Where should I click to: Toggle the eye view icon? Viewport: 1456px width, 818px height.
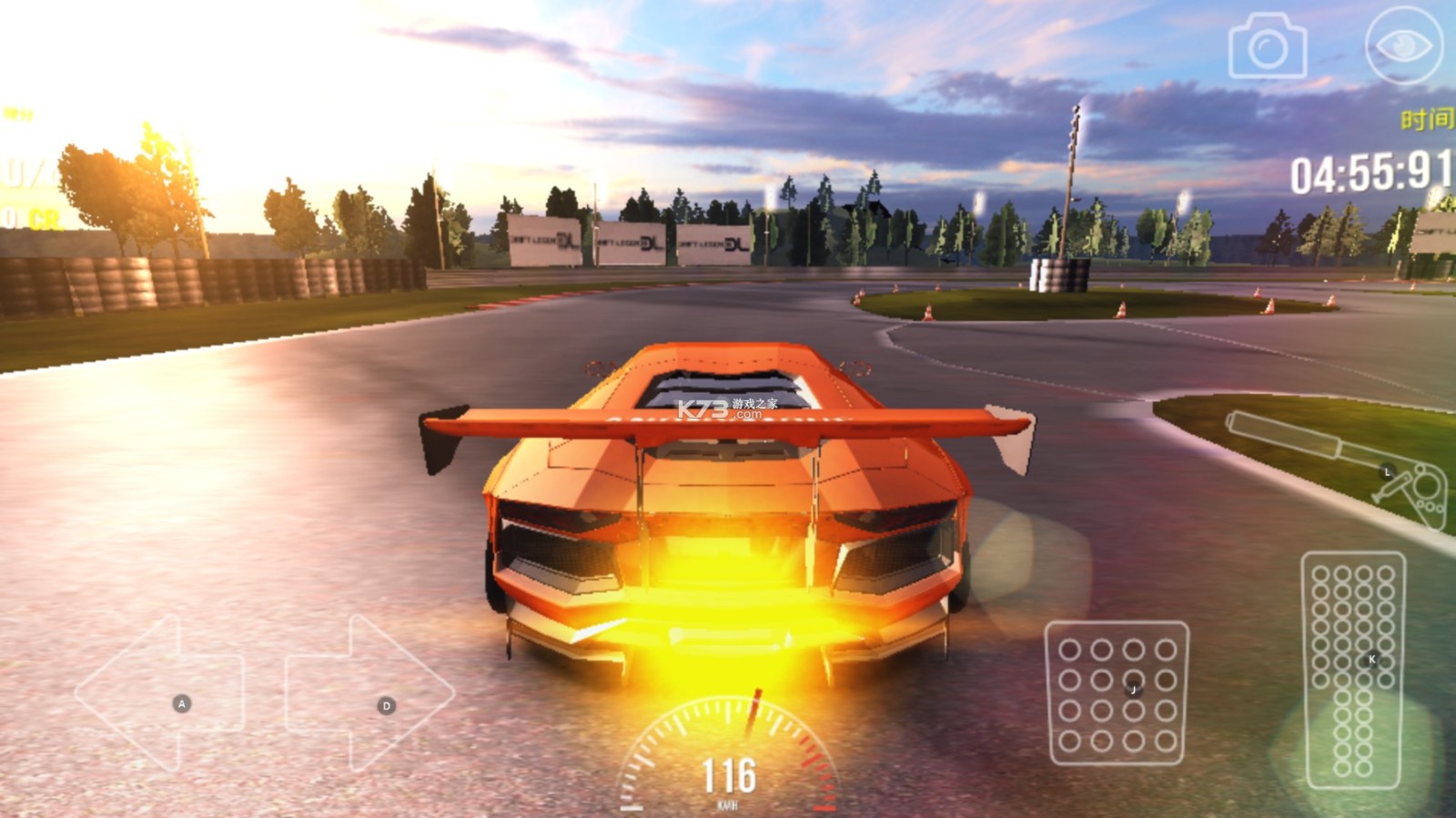click(1403, 45)
